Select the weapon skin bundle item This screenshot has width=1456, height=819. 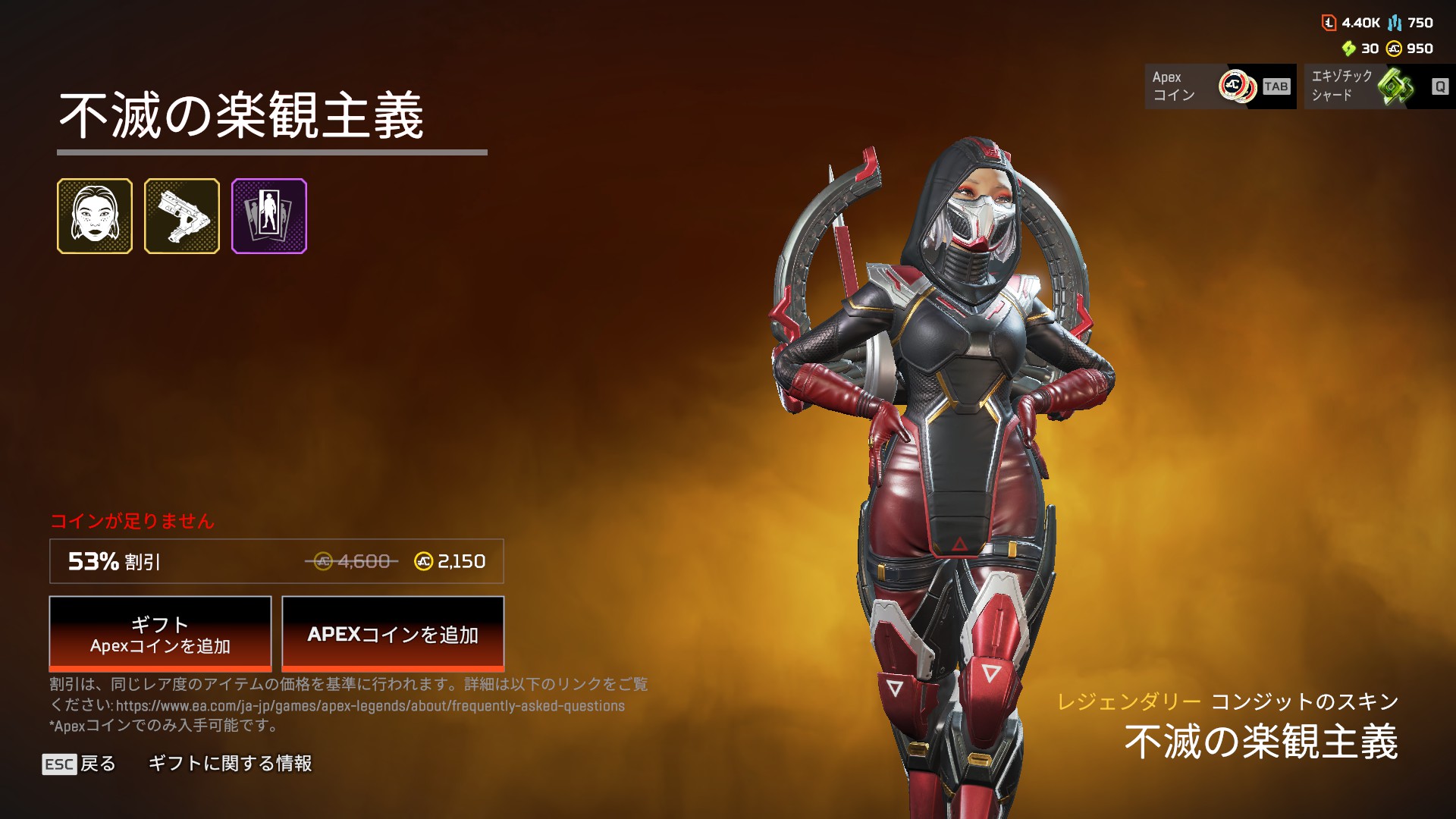pos(182,216)
